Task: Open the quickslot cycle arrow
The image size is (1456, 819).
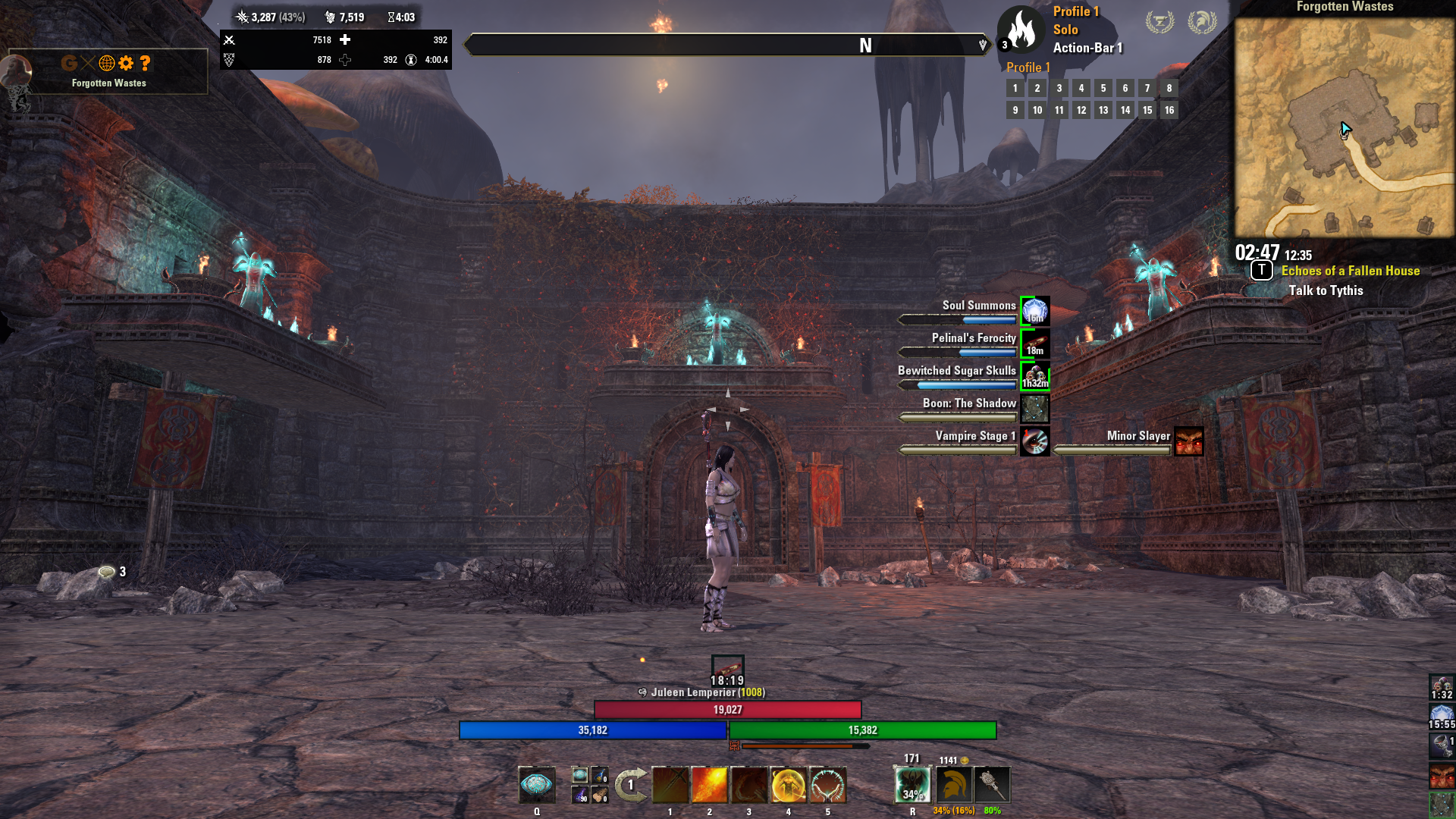Action: tap(629, 786)
